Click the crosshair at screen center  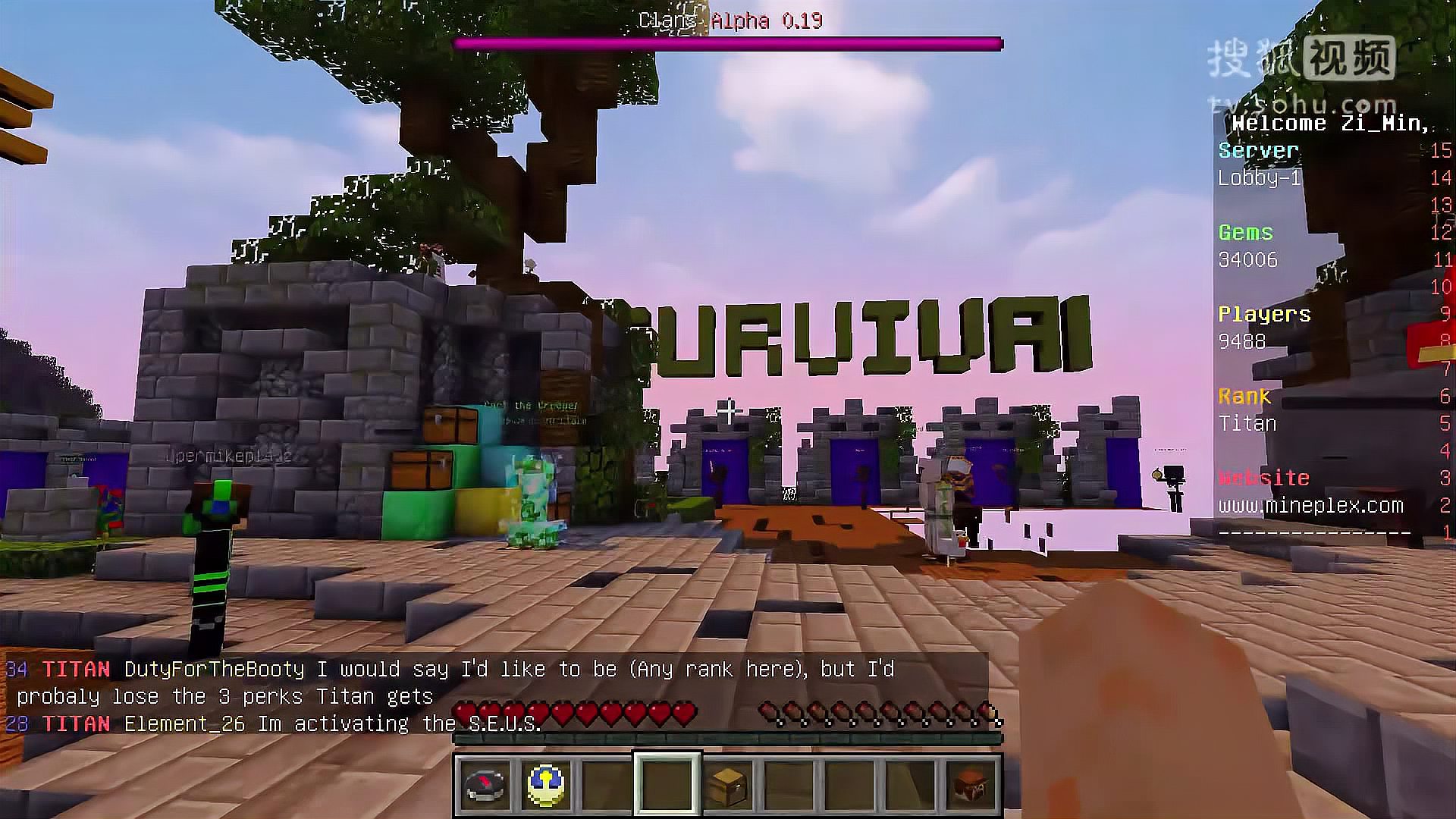pos(728,409)
